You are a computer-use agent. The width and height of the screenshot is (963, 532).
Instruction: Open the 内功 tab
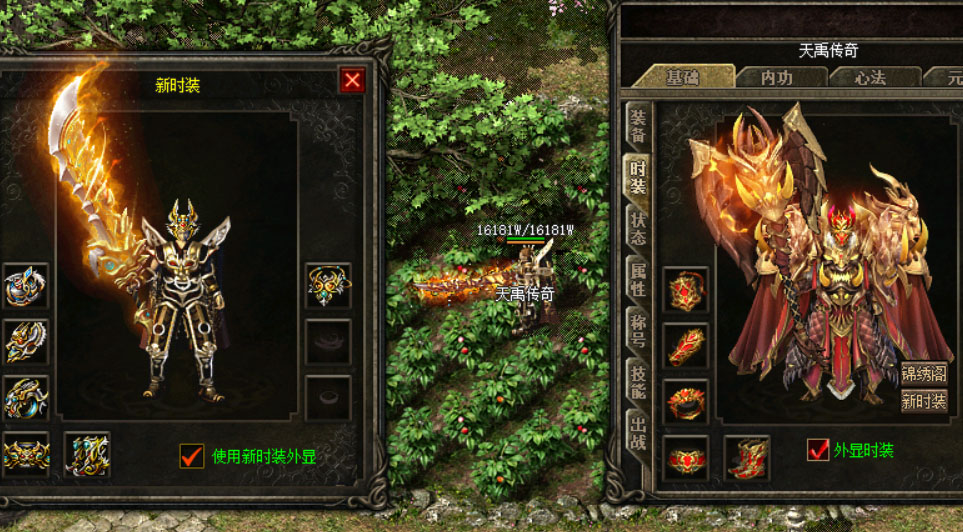pyautogui.click(x=776, y=77)
